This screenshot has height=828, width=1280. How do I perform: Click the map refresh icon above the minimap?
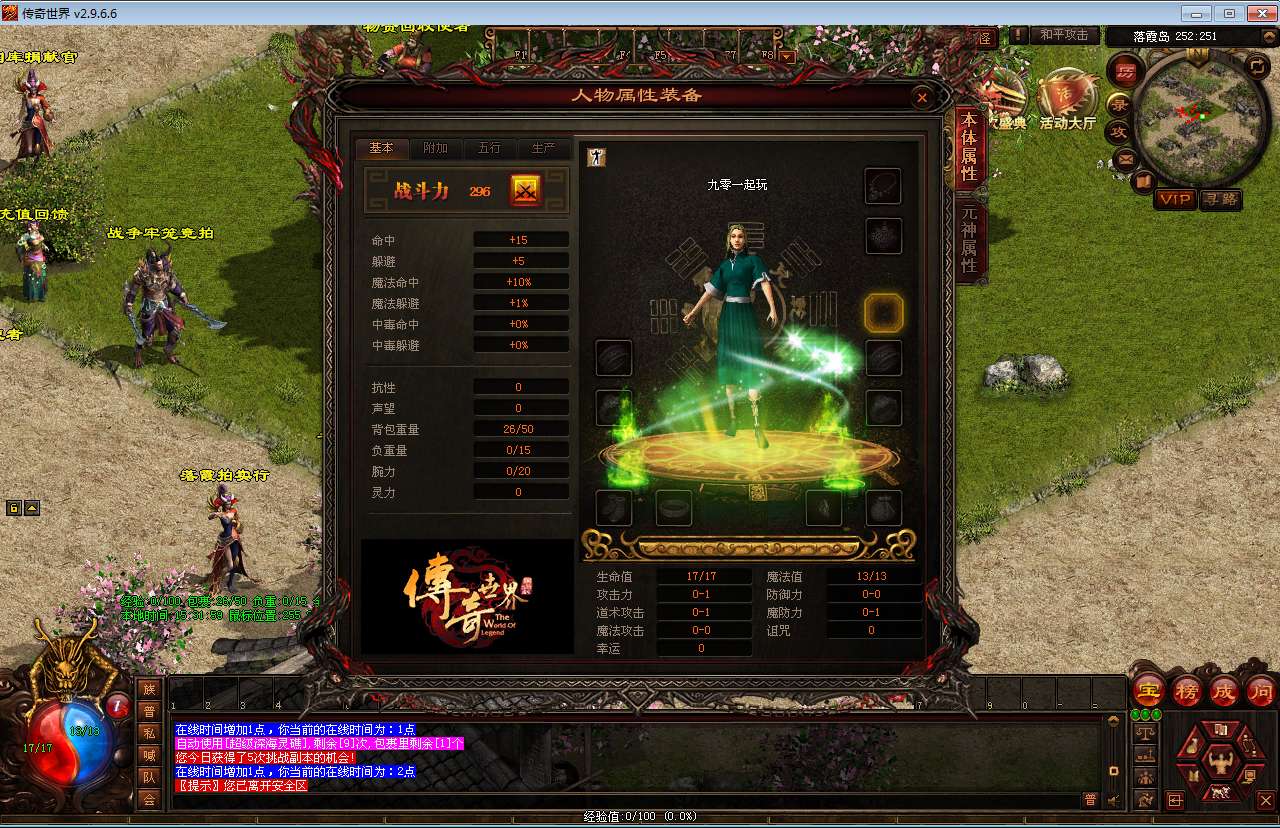[1256, 66]
